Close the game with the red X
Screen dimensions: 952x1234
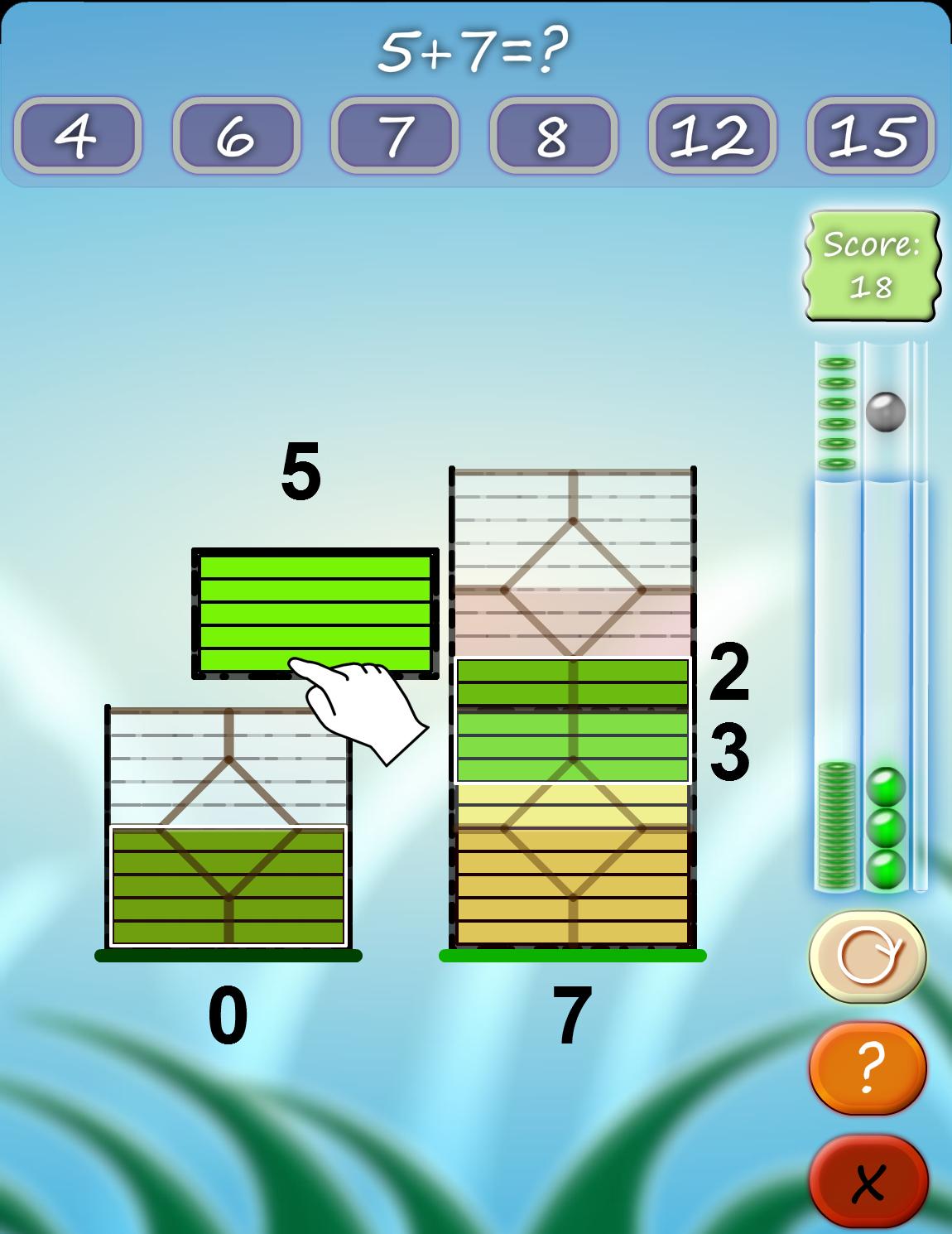[867, 1182]
